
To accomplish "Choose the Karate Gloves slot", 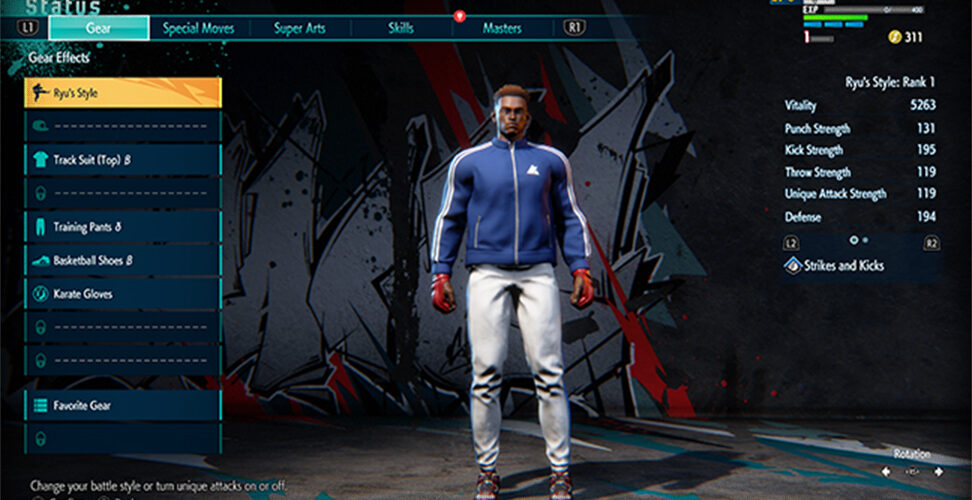I will (x=122, y=294).
